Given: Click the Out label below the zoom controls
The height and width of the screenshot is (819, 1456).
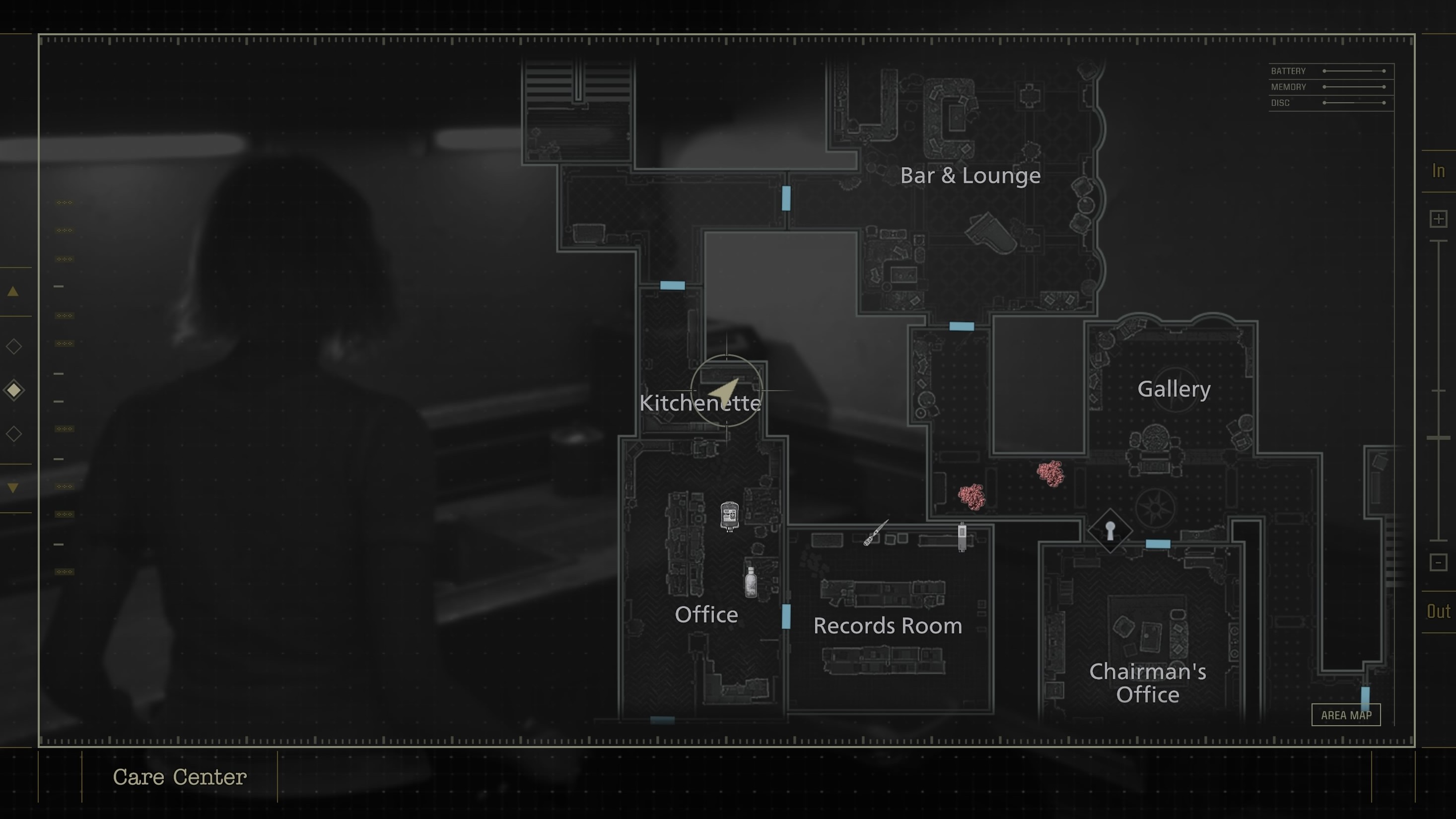Looking at the screenshot, I should [1438, 612].
